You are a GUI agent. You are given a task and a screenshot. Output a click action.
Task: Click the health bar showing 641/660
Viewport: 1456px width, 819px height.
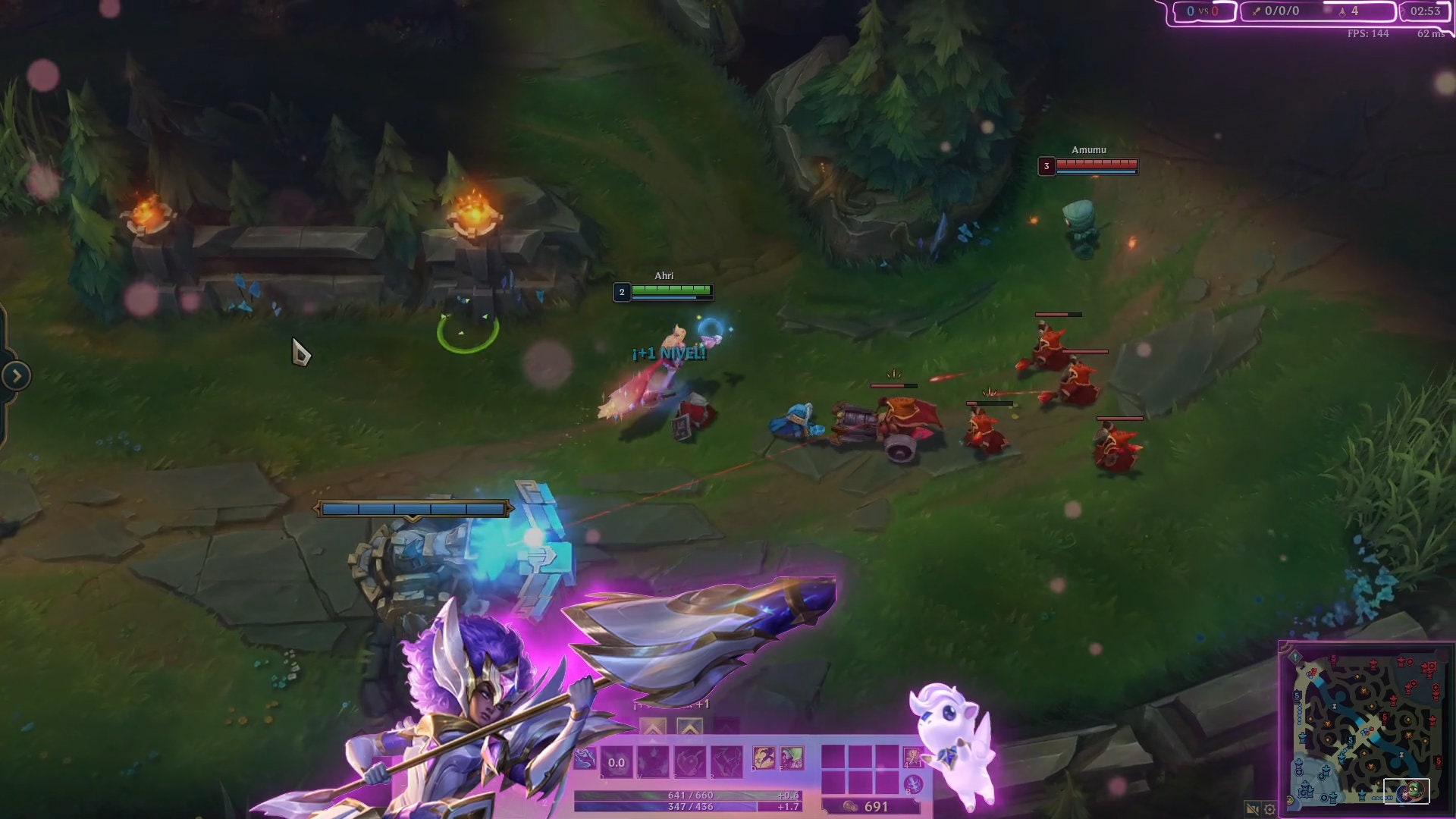[690, 796]
